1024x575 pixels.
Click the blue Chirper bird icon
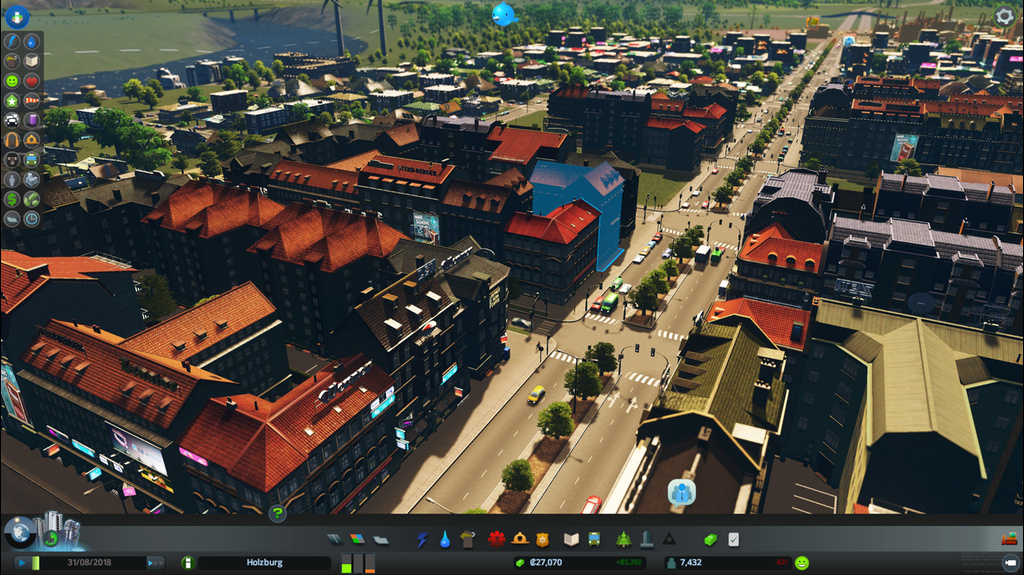(503, 14)
